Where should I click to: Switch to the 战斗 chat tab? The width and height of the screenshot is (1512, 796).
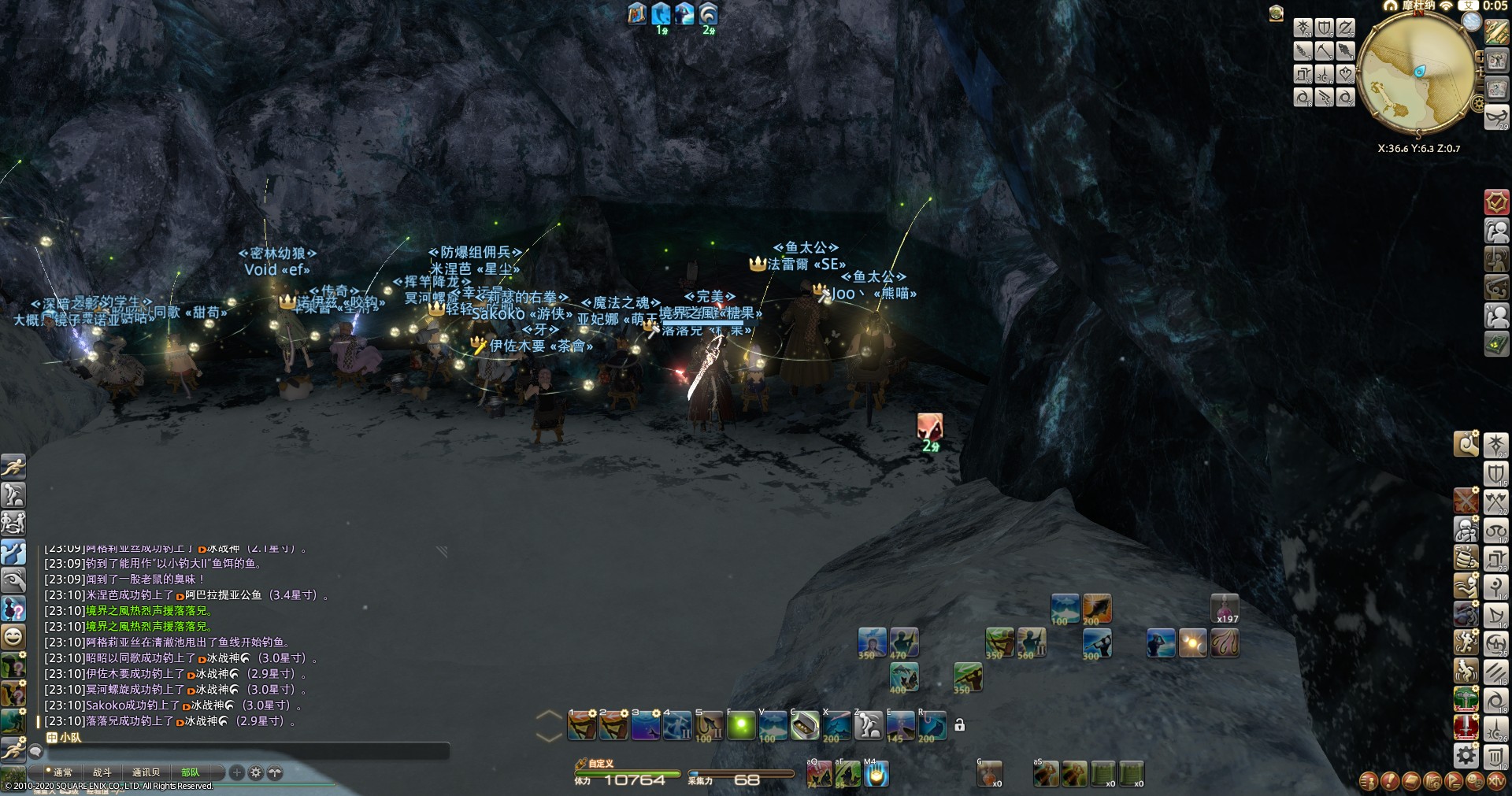coord(102,772)
